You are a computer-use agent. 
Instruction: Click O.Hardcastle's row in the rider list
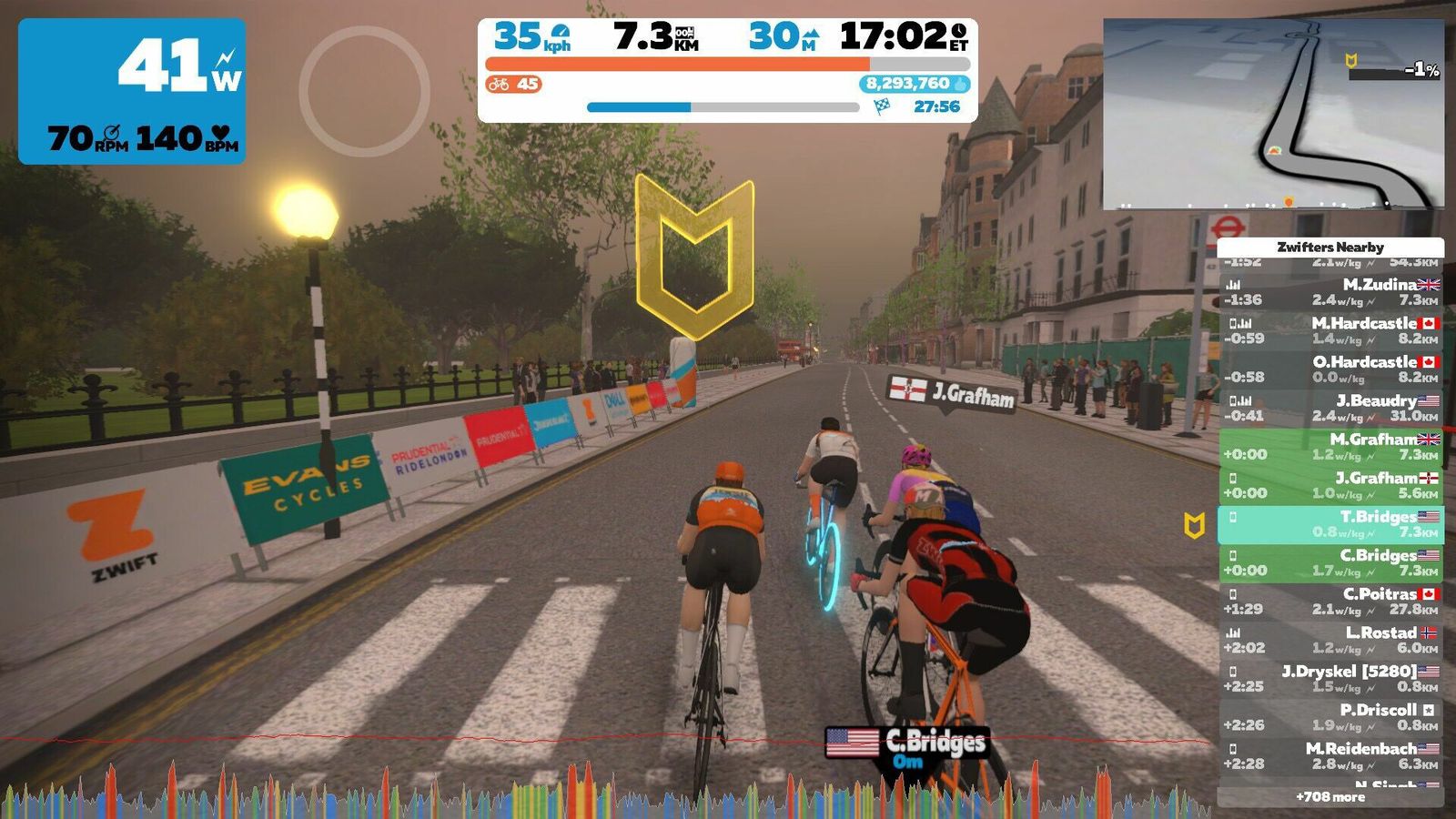[x=1330, y=369]
